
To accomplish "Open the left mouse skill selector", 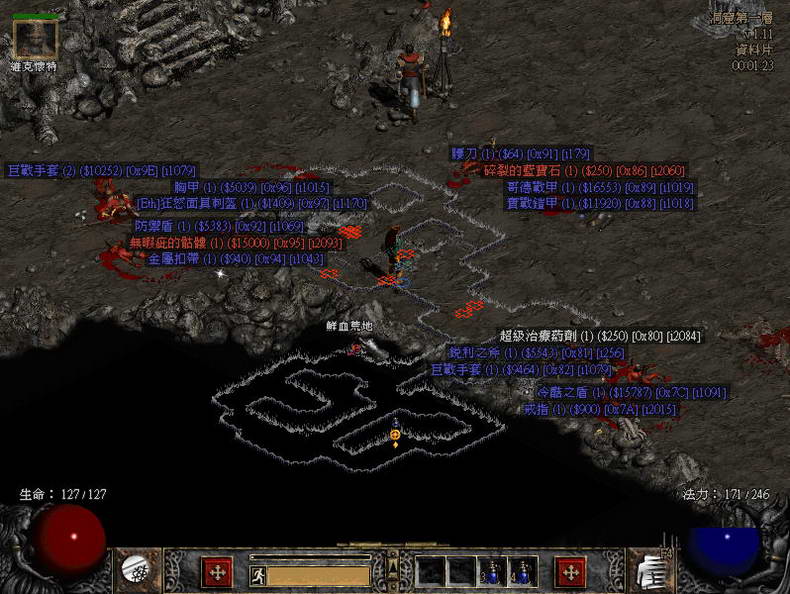I will tap(217, 571).
